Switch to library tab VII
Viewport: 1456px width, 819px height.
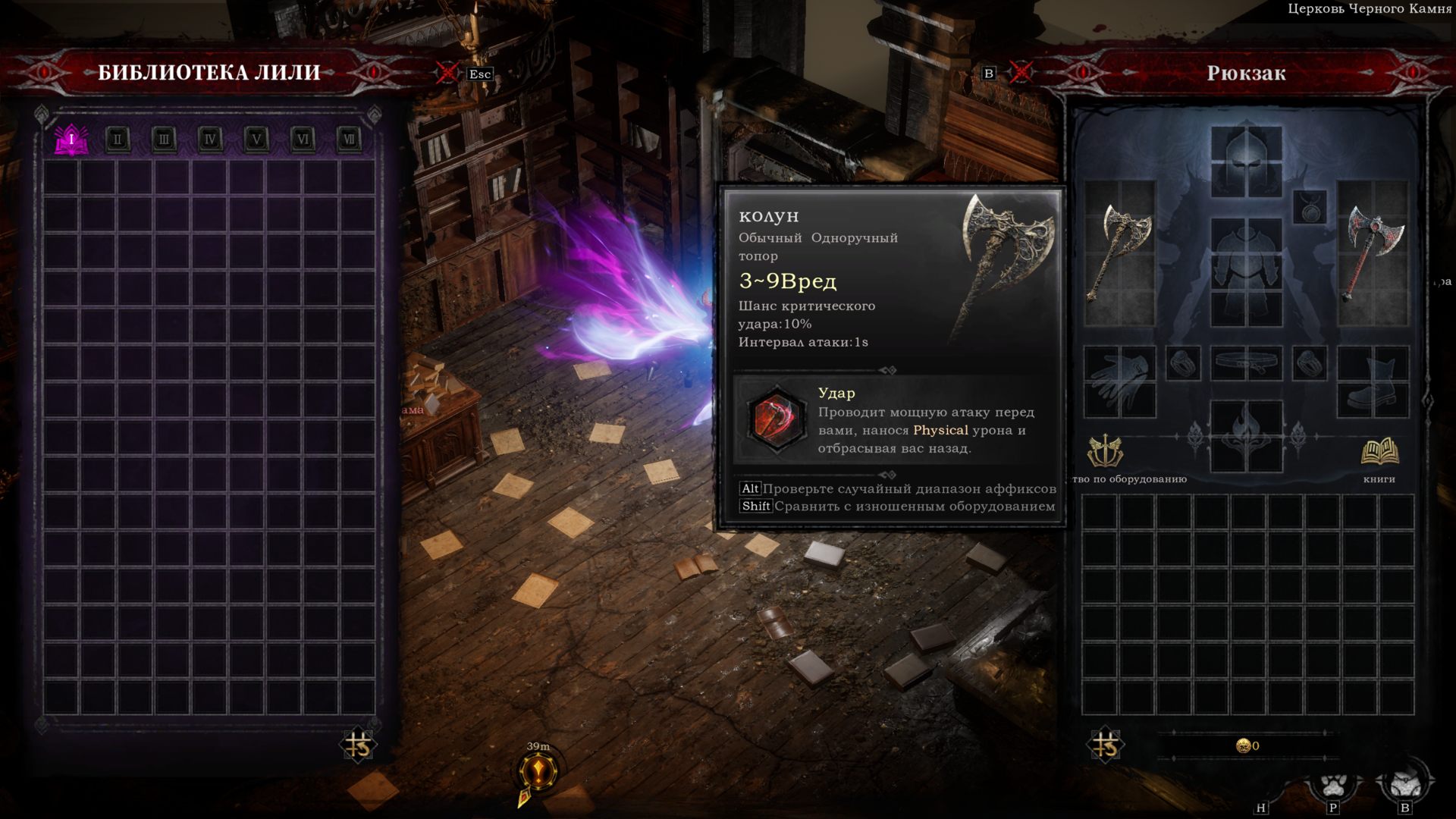(x=350, y=139)
